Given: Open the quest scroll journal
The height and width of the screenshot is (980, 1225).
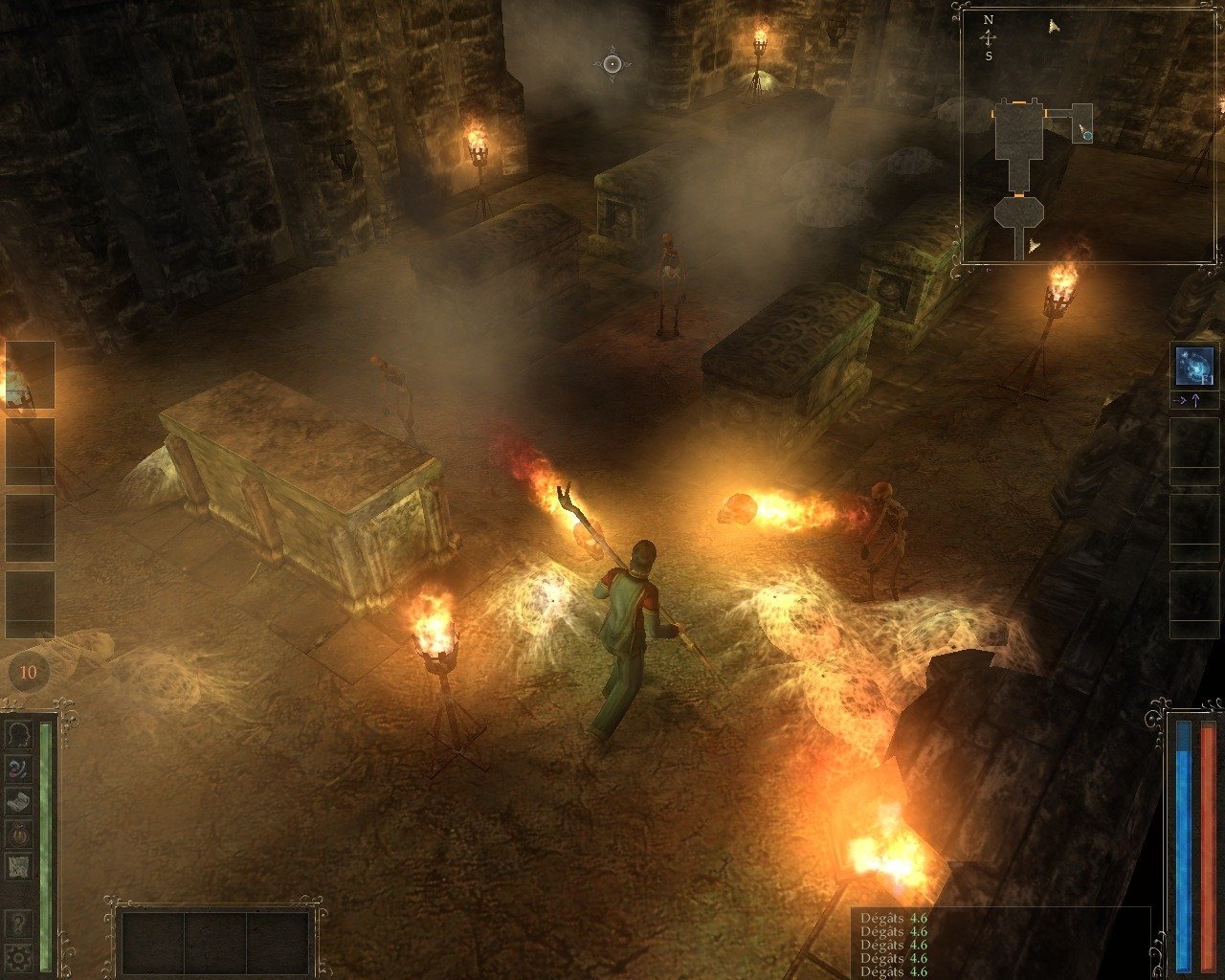Looking at the screenshot, I should tap(18, 801).
